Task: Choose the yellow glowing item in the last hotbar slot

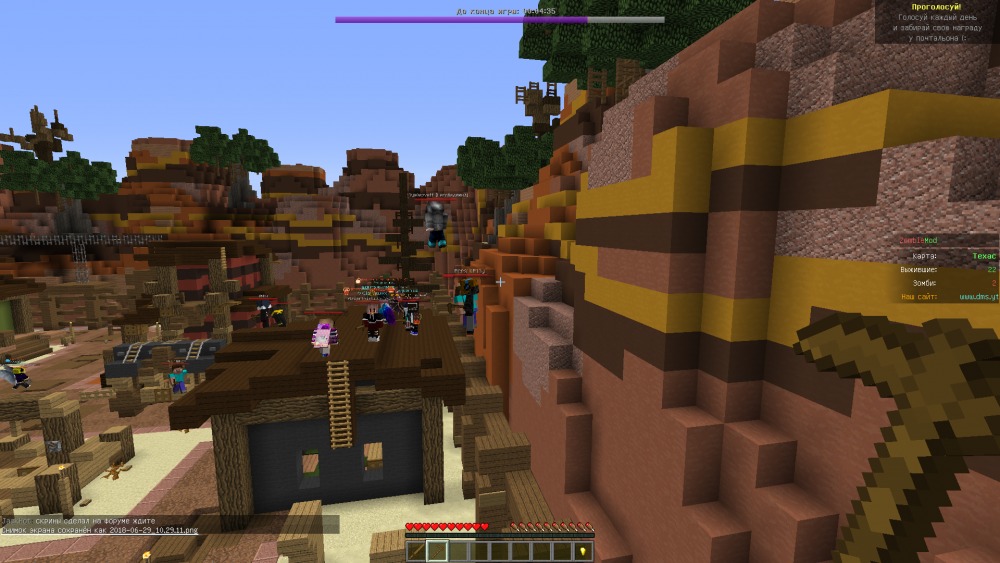Action: (583, 551)
